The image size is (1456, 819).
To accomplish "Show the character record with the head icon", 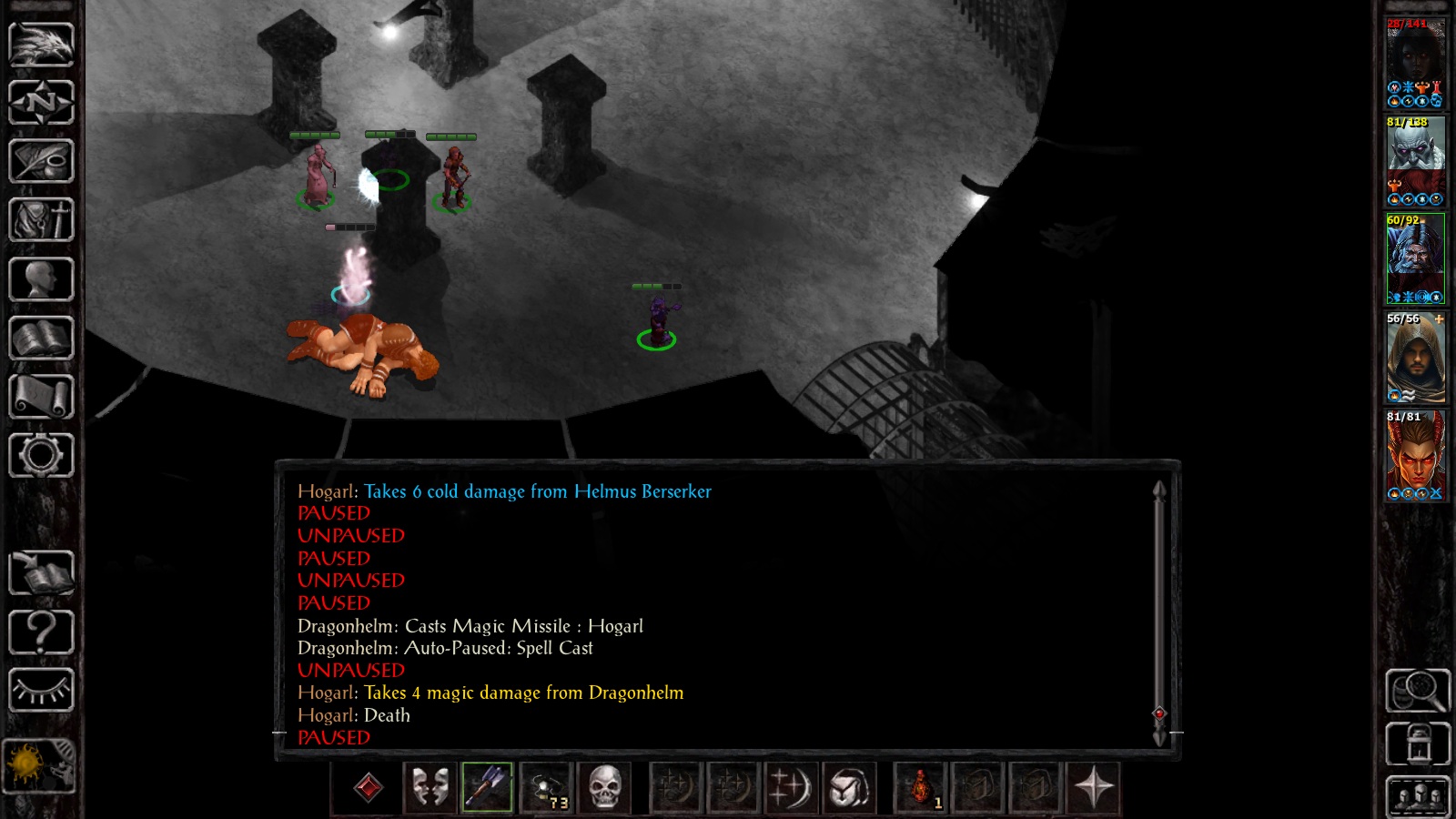I will click(41, 279).
